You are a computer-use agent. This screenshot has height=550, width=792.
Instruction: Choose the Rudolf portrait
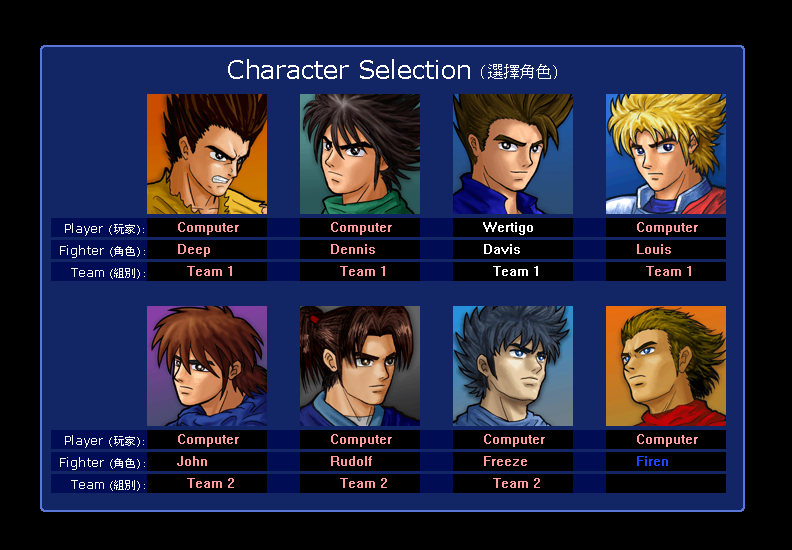360,366
